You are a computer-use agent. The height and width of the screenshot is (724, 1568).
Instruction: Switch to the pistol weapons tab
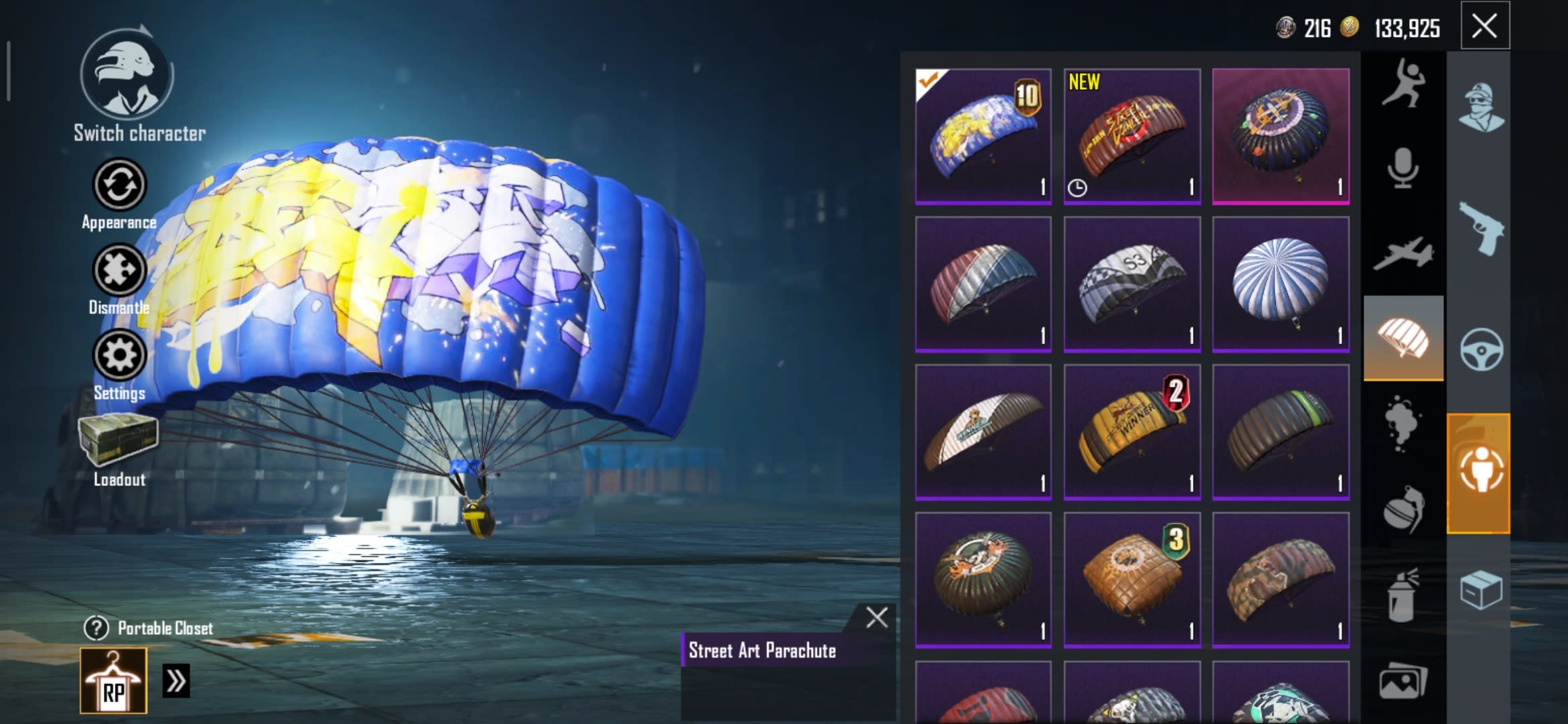(x=1481, y=228)
